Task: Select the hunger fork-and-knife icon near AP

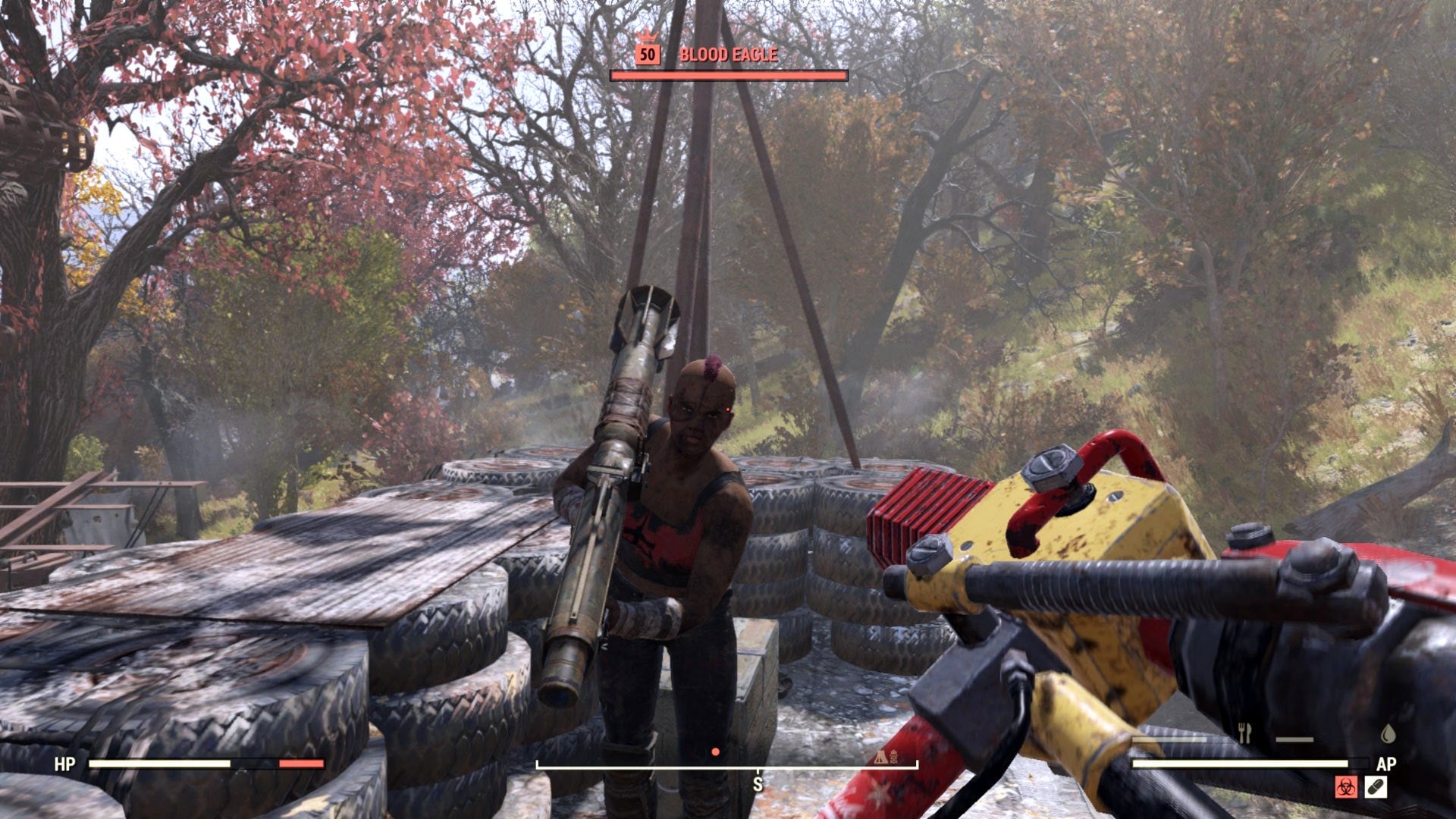Action: pyautogui.click(x=1245, y=732)
